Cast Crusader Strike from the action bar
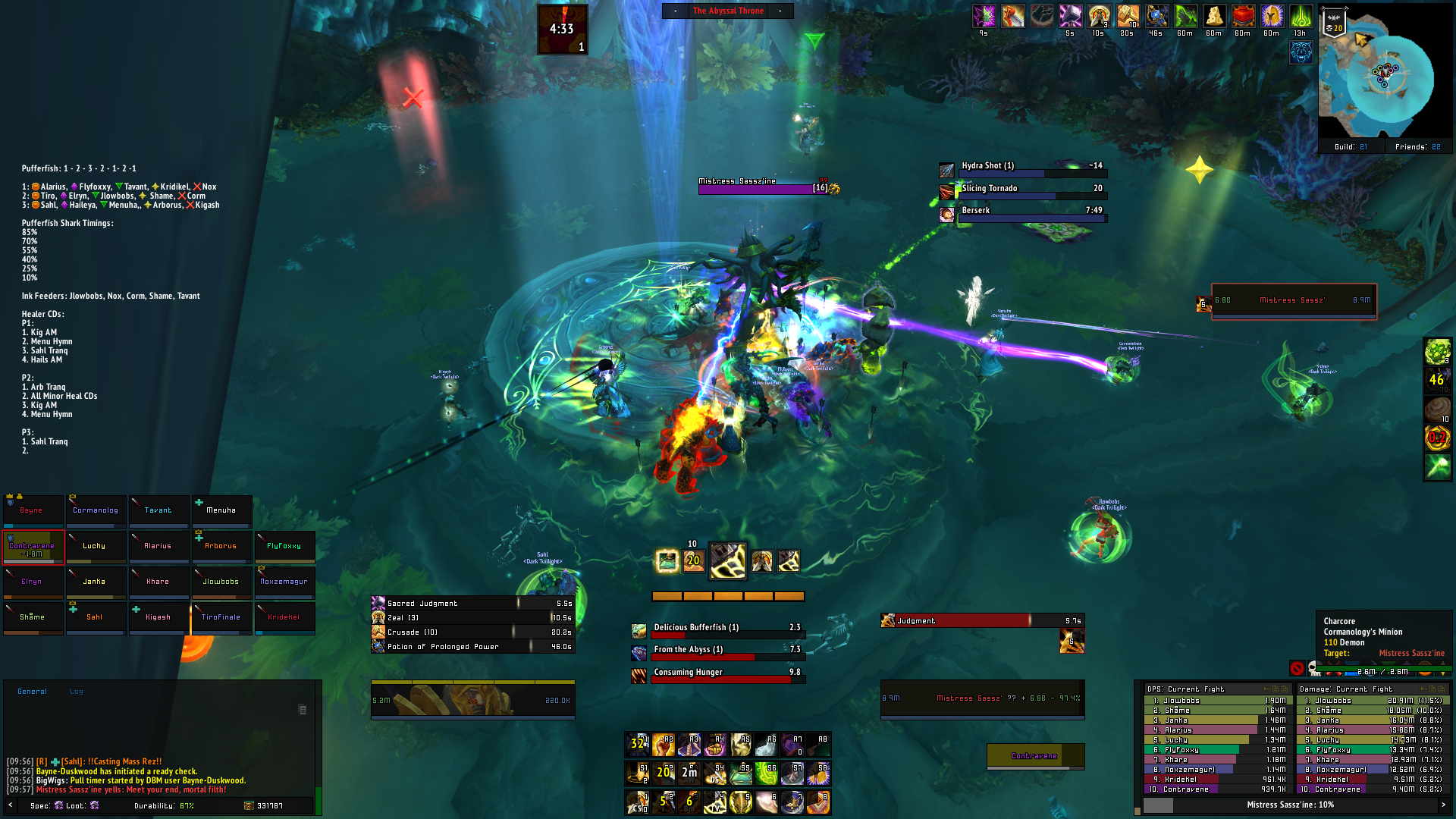Viewport: 1456px width, 819px height. pos(637,802)
